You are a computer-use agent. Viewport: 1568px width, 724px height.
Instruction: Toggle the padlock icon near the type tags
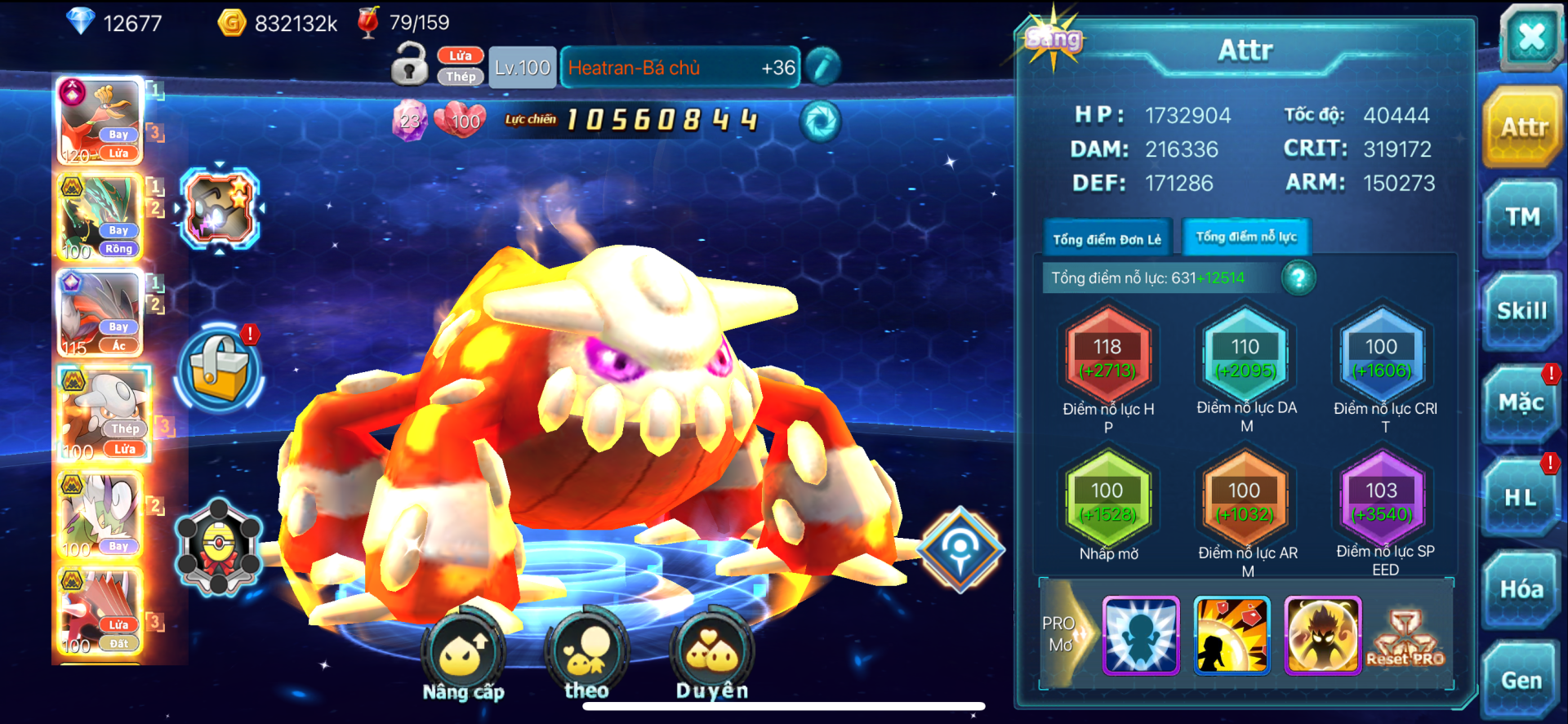pyautogui.click(x=410, y=64)
